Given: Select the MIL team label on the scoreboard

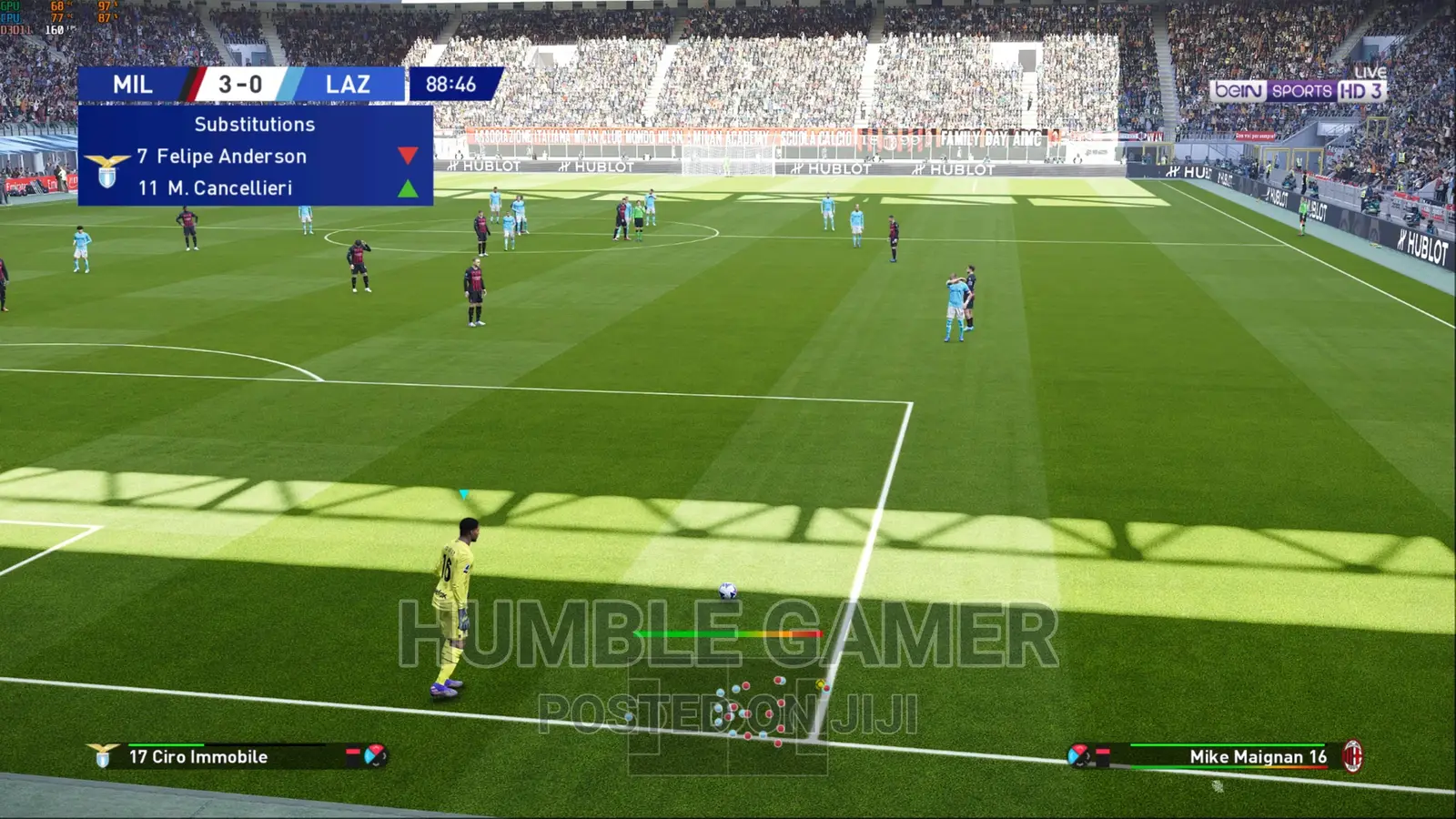Looking at the screenshot, I should click(x=133, y=85).
